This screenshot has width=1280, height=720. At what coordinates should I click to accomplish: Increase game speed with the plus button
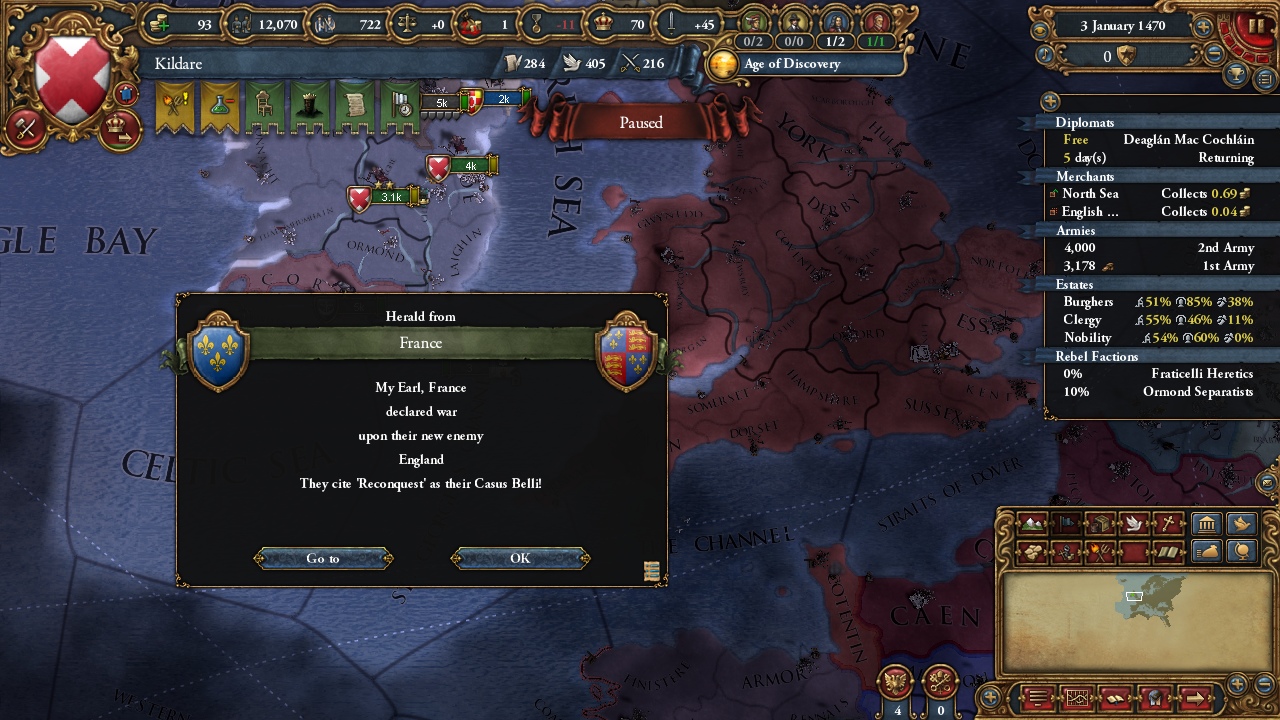click(1203, 27)
